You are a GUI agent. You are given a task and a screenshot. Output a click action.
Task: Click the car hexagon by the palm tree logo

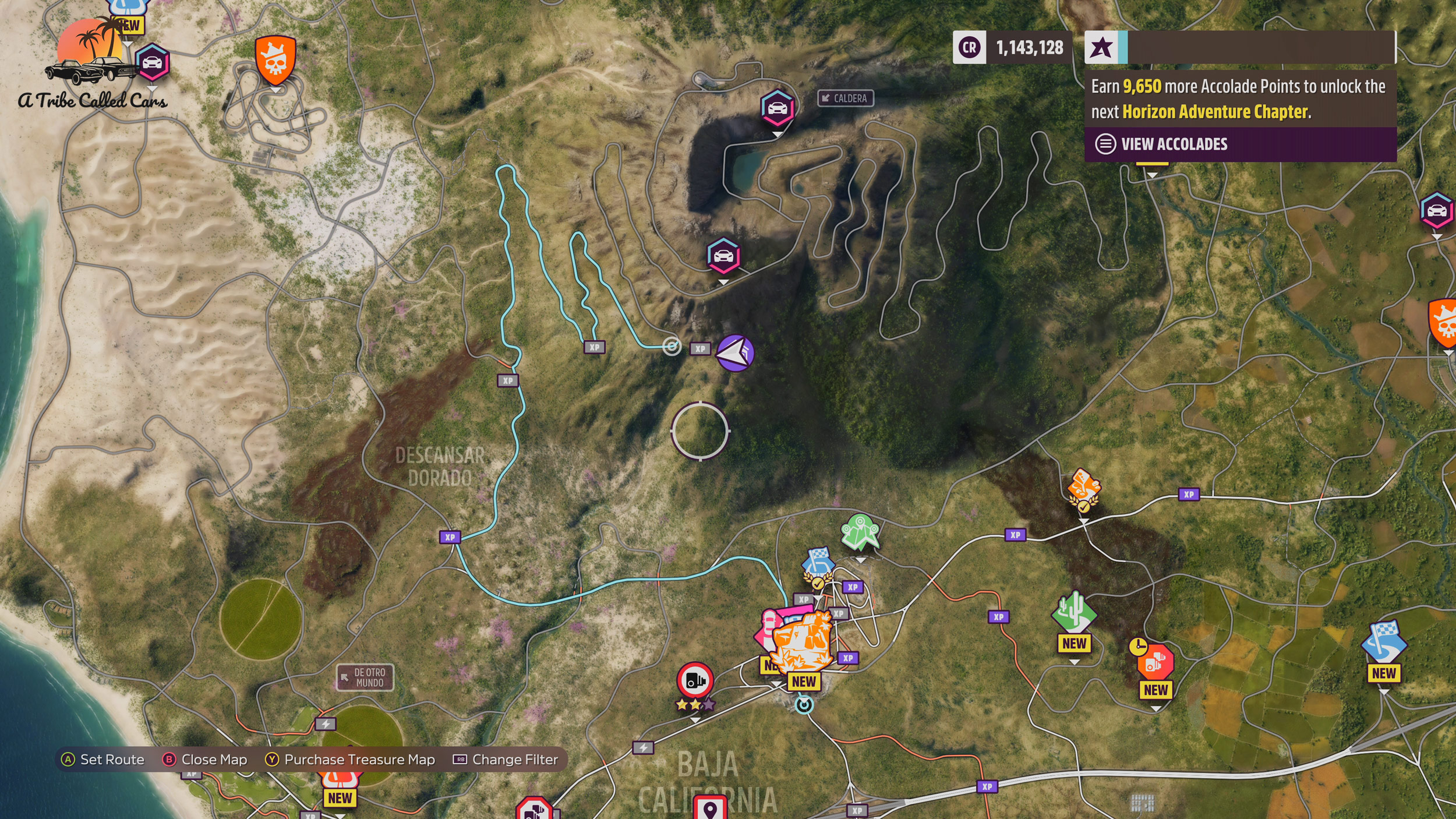152,62
